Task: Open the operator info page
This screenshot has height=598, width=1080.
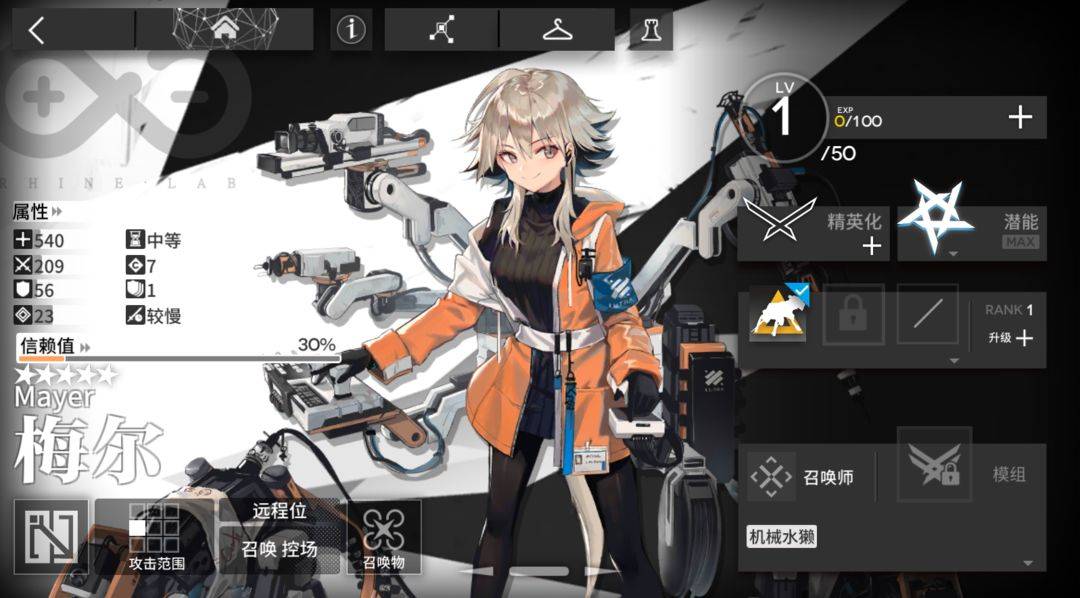Action: click(x=351, y=31)
